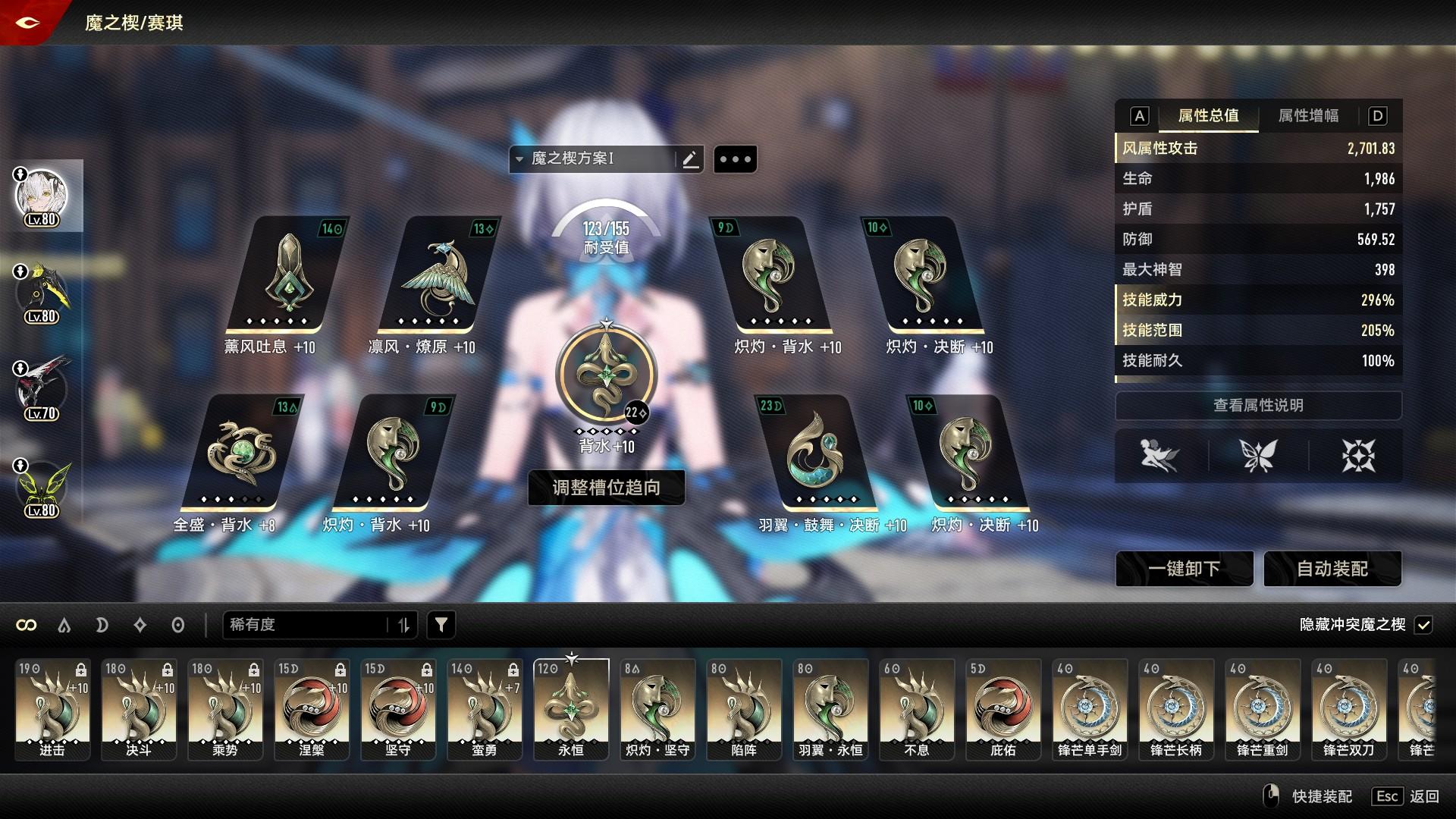This screenshot has width=1456, height=819.
Task: Switch to the 属性增幅 tab
Action: click(x=1308, y=116)
